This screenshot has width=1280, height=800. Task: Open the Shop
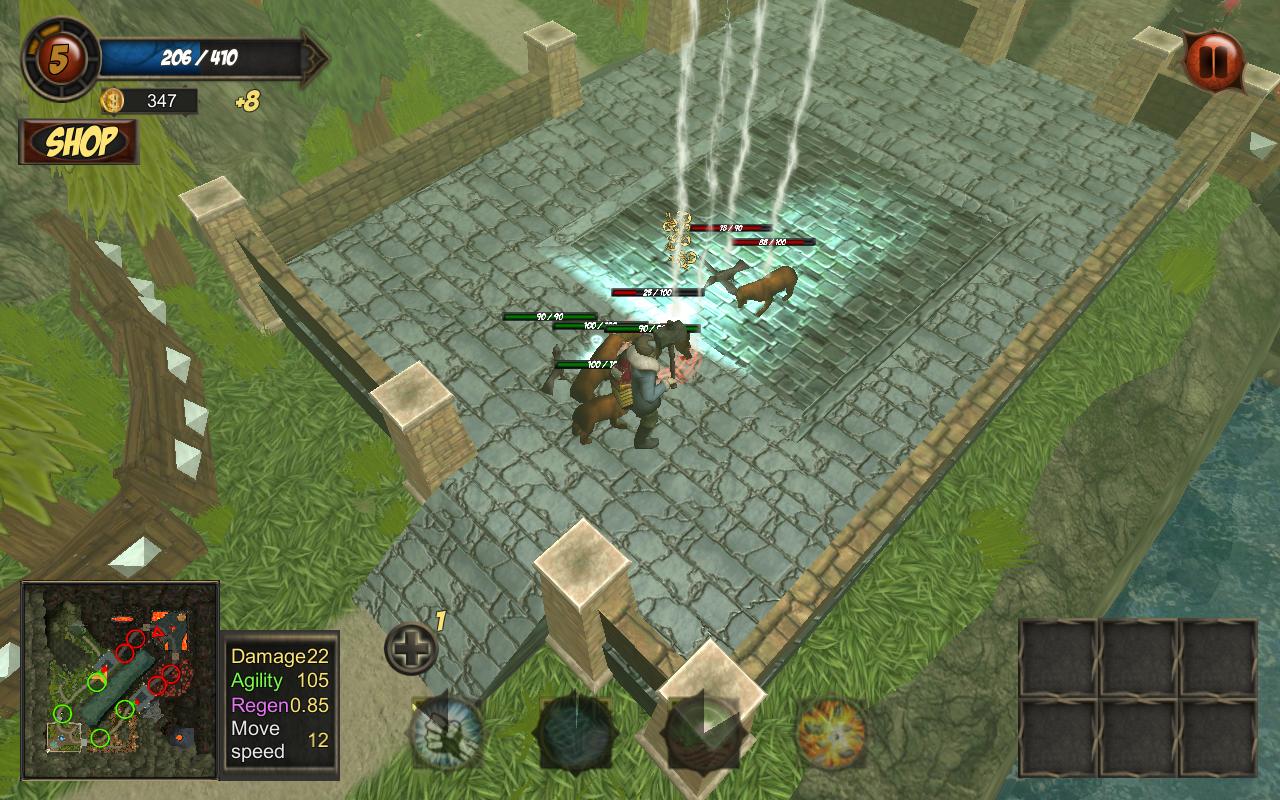pos(79,142)
